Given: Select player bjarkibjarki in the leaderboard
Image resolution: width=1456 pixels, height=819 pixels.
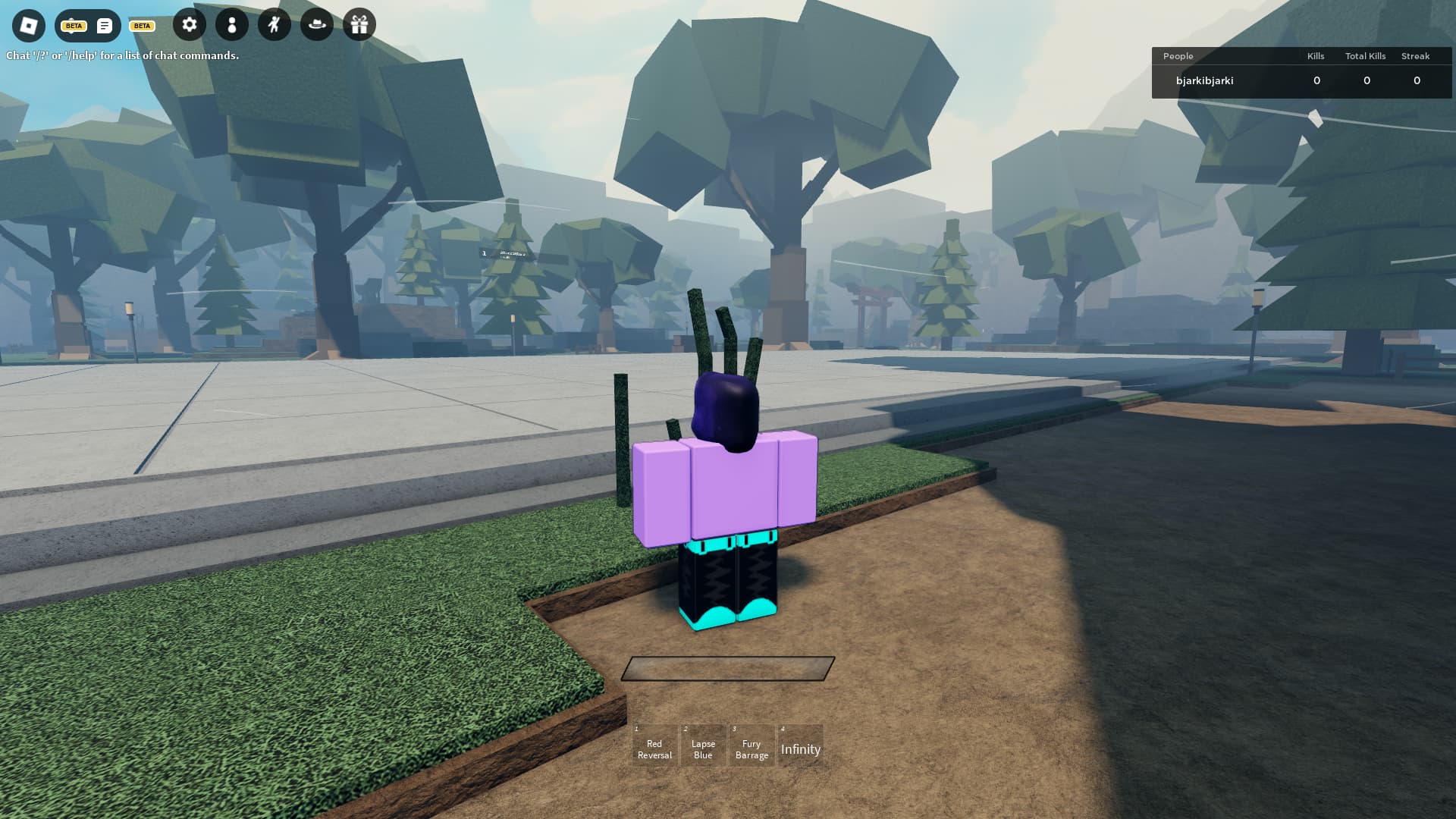Looking at the screenshot, I should [1204, 80].
